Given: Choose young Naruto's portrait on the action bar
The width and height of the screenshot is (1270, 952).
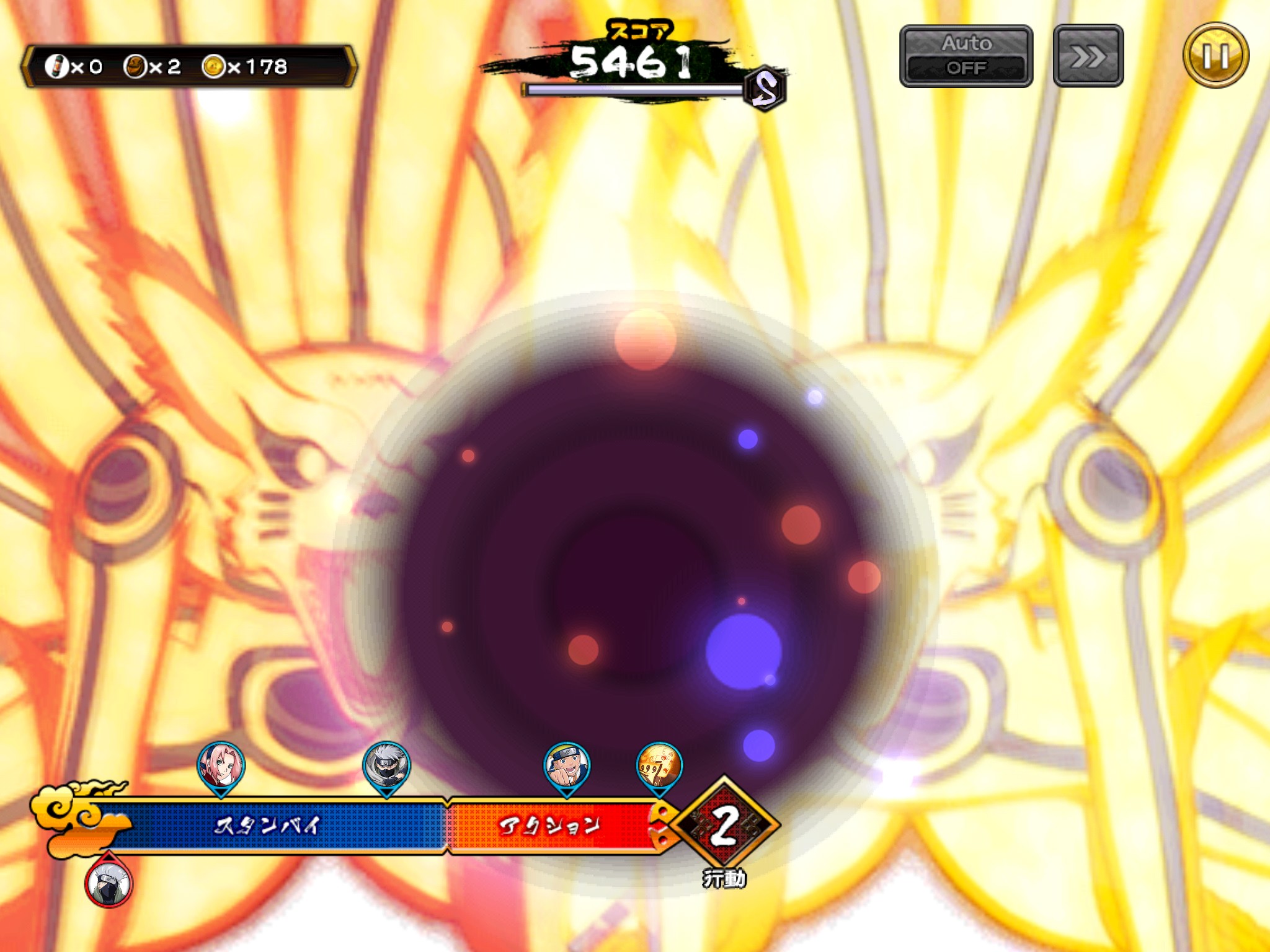Looking at the screenshot, I should coord(566,767).
